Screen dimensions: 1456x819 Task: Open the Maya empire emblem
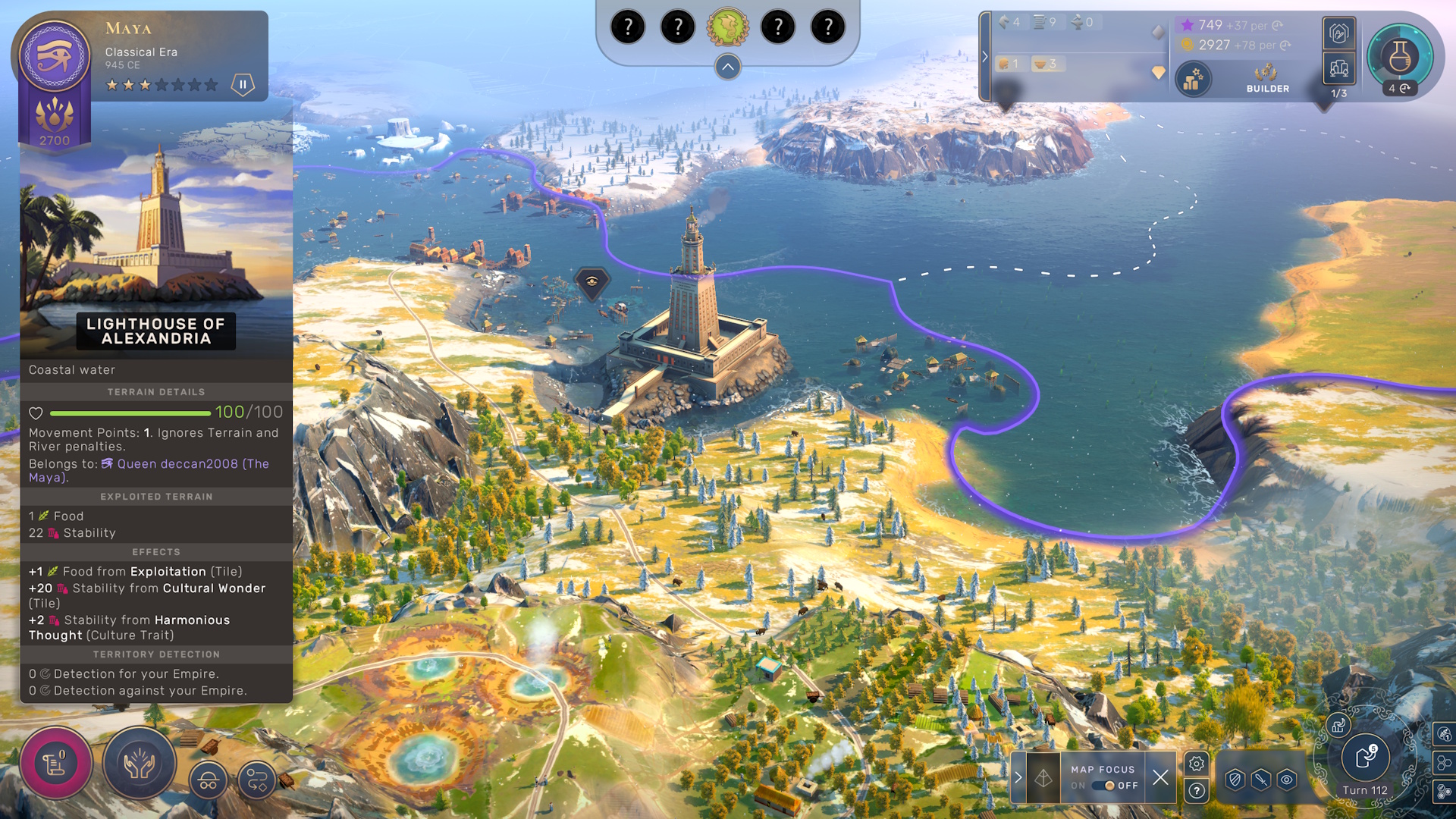tap(55, 55)
